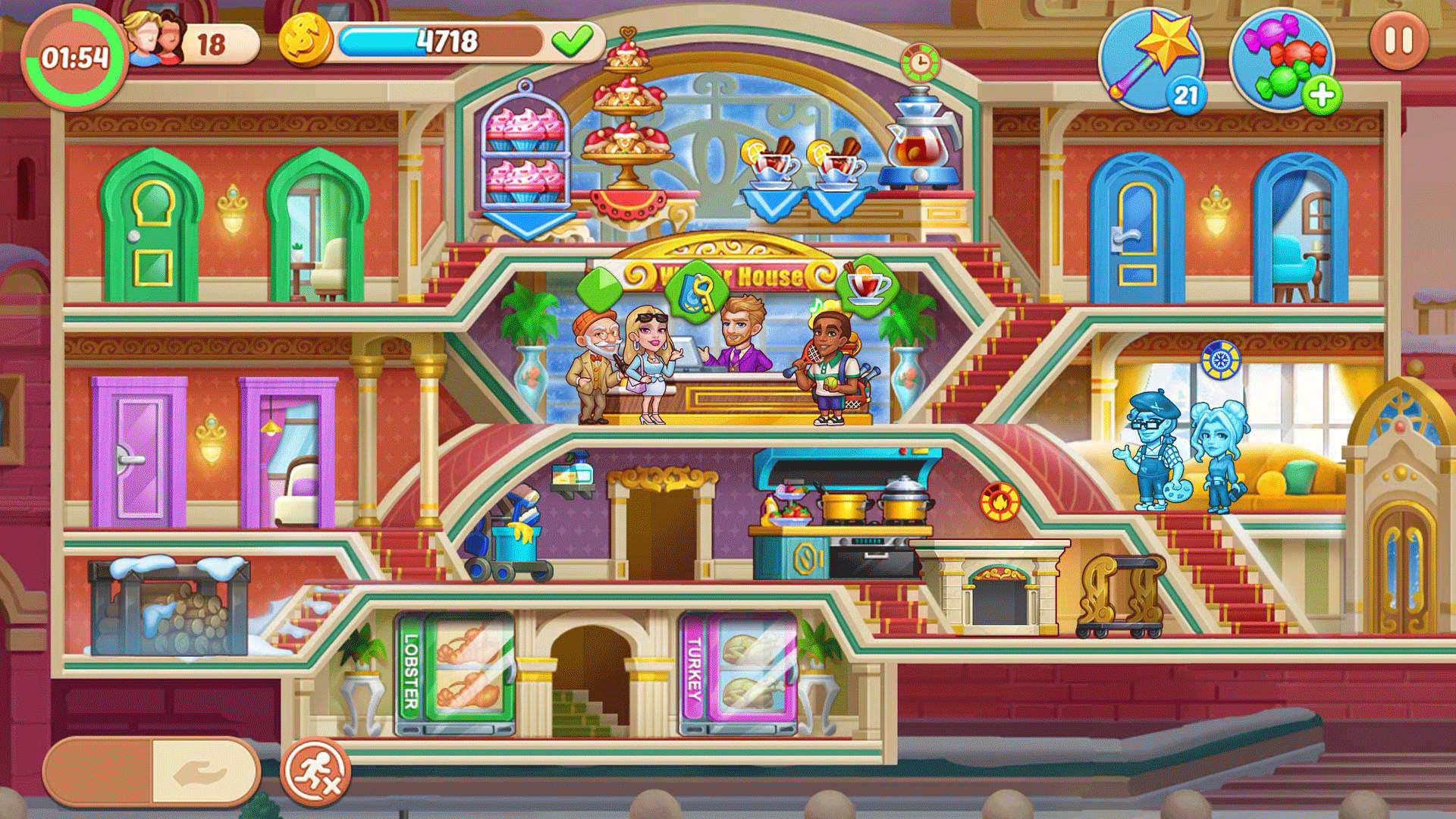Click the fire token beside the fireplace
1456x819 pixels.
pos(999,502)
